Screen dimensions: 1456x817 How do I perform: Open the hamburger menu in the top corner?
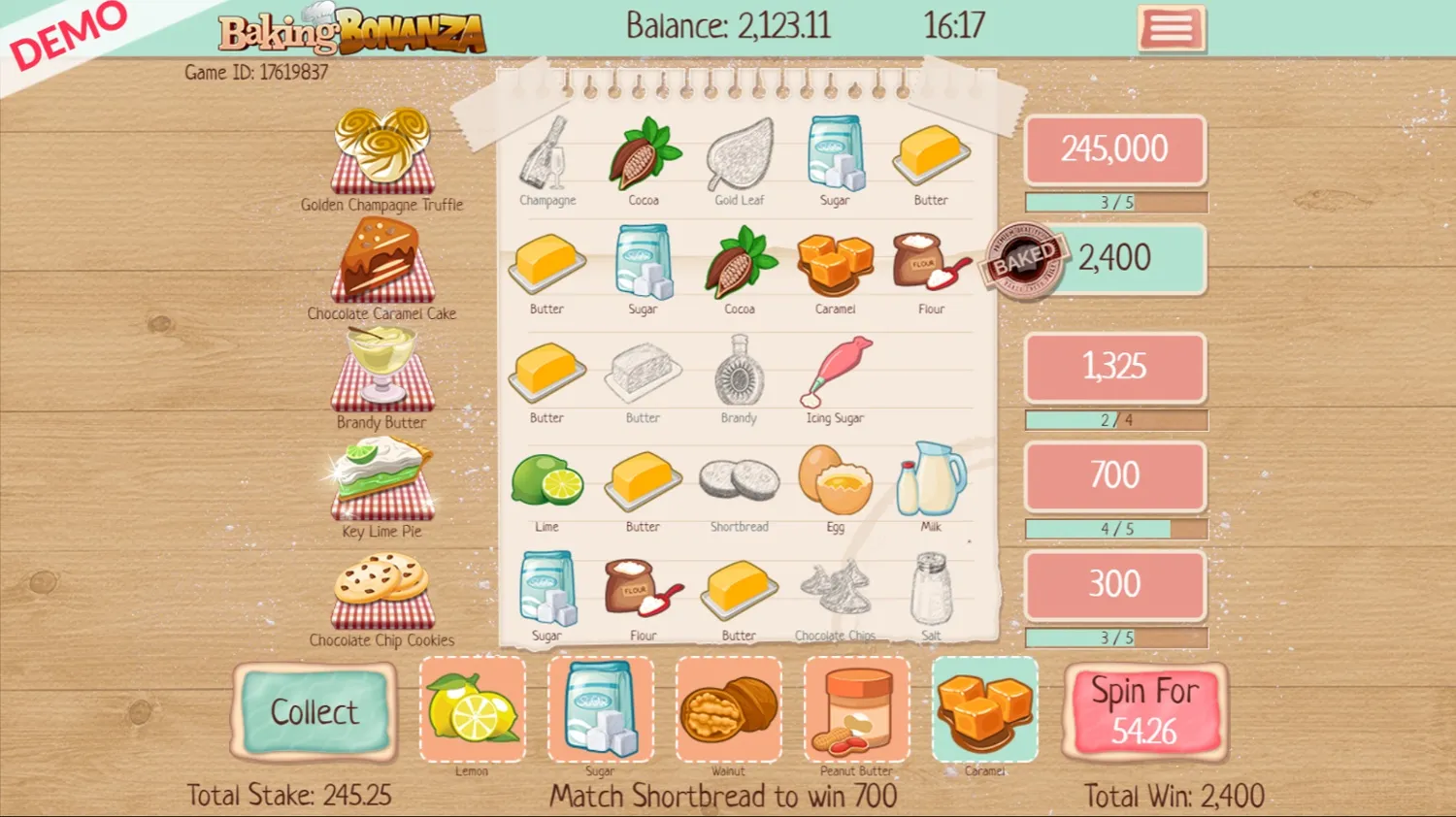[x=1172, y=29]
